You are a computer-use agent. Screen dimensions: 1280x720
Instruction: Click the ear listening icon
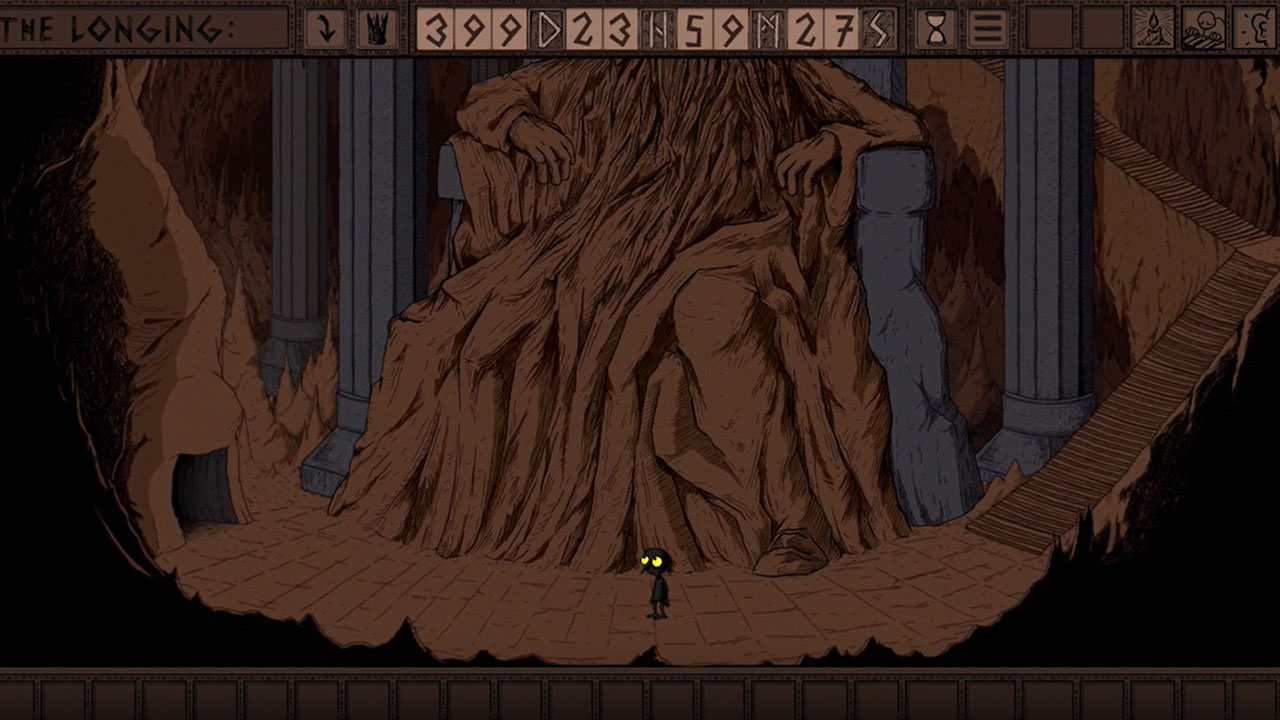[1255, 28]
